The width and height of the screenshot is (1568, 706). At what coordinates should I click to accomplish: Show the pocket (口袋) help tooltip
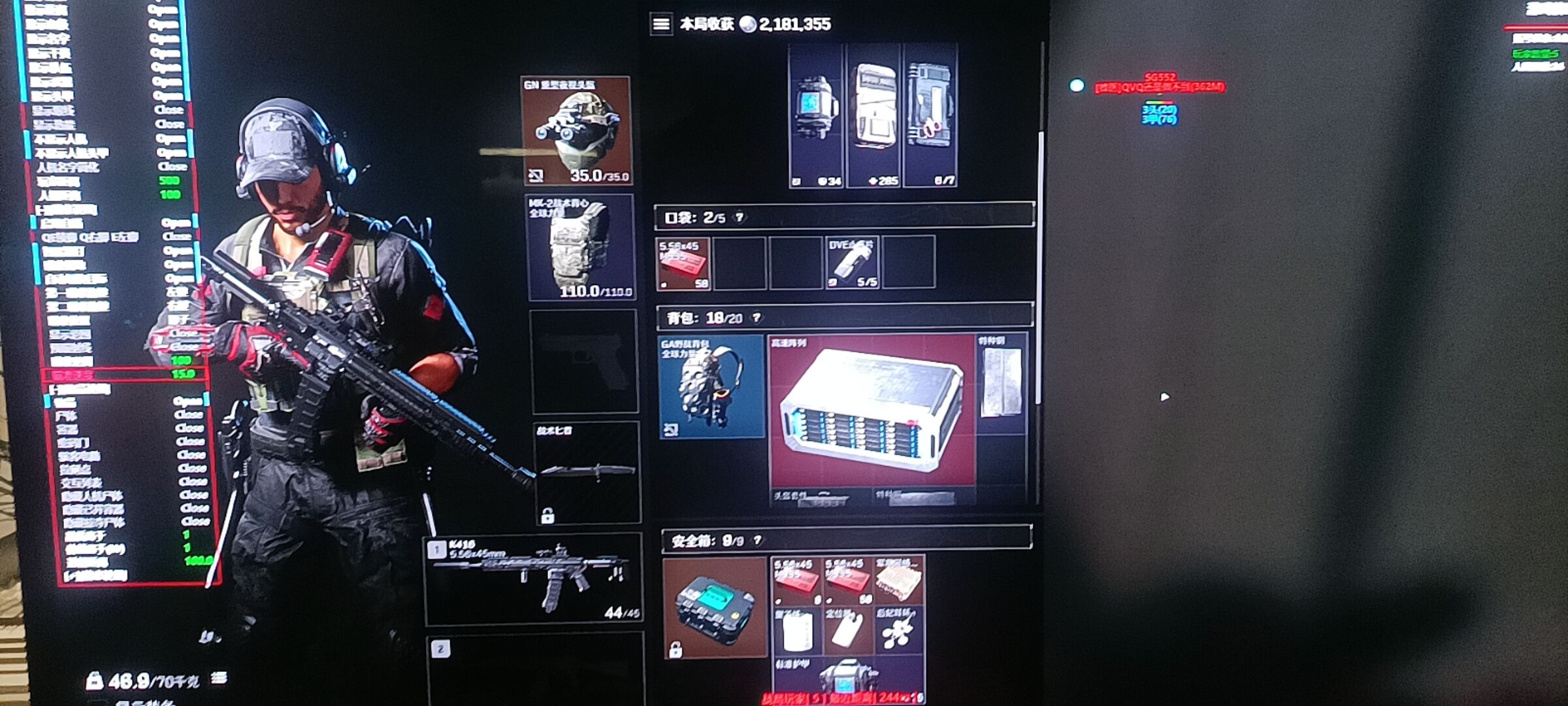740,217
